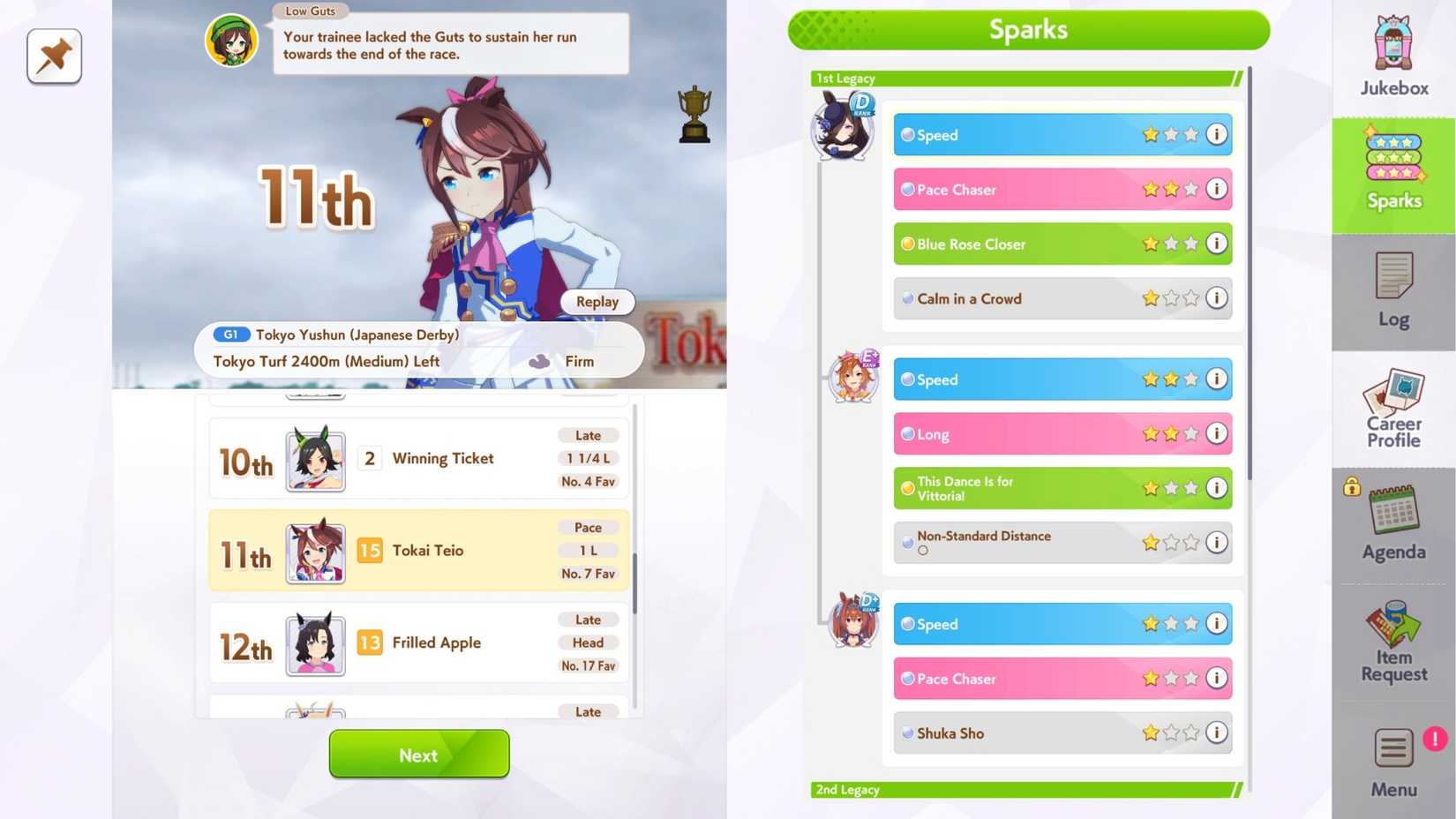Image resolution: width=1456 pixels, height=819 pixels.
Task: View the Career Profile
Action: [1392, 410]
